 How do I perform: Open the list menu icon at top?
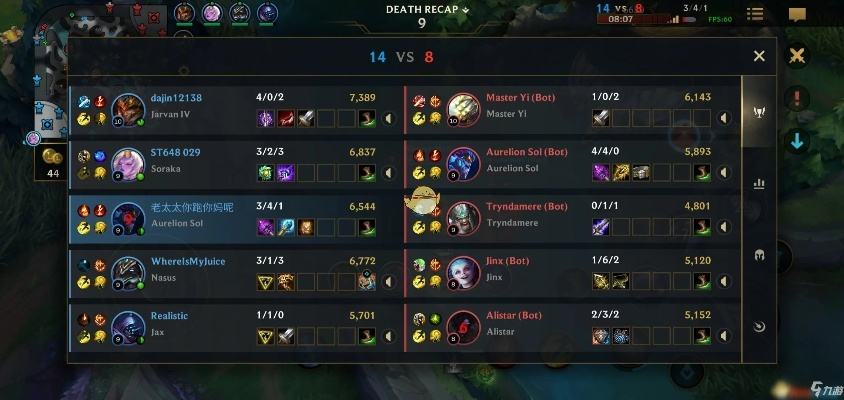[x=756, y=15]
